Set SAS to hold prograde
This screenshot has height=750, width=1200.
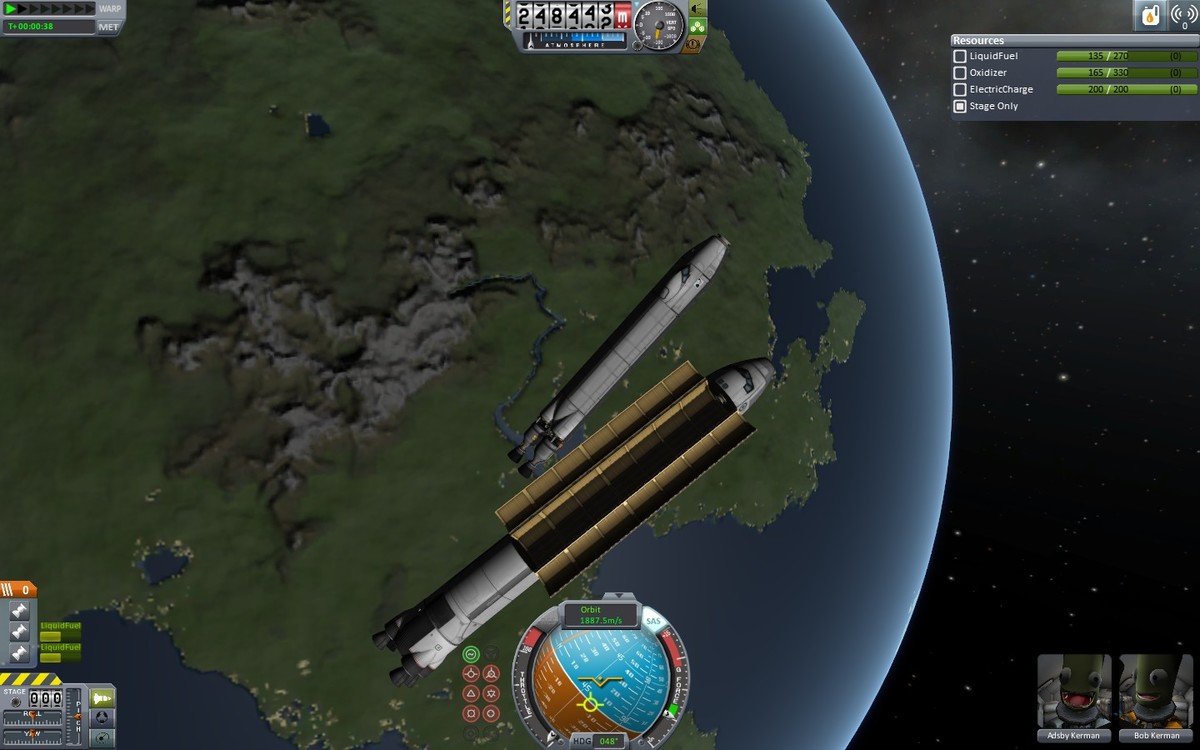471,674
